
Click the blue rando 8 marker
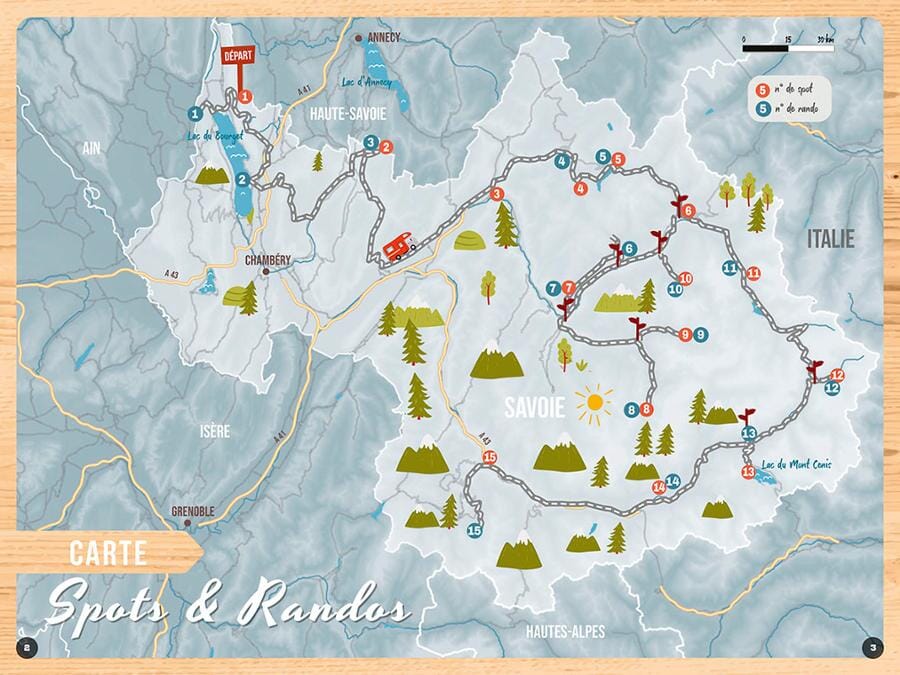pyautogui.click(x=631, y=409)
